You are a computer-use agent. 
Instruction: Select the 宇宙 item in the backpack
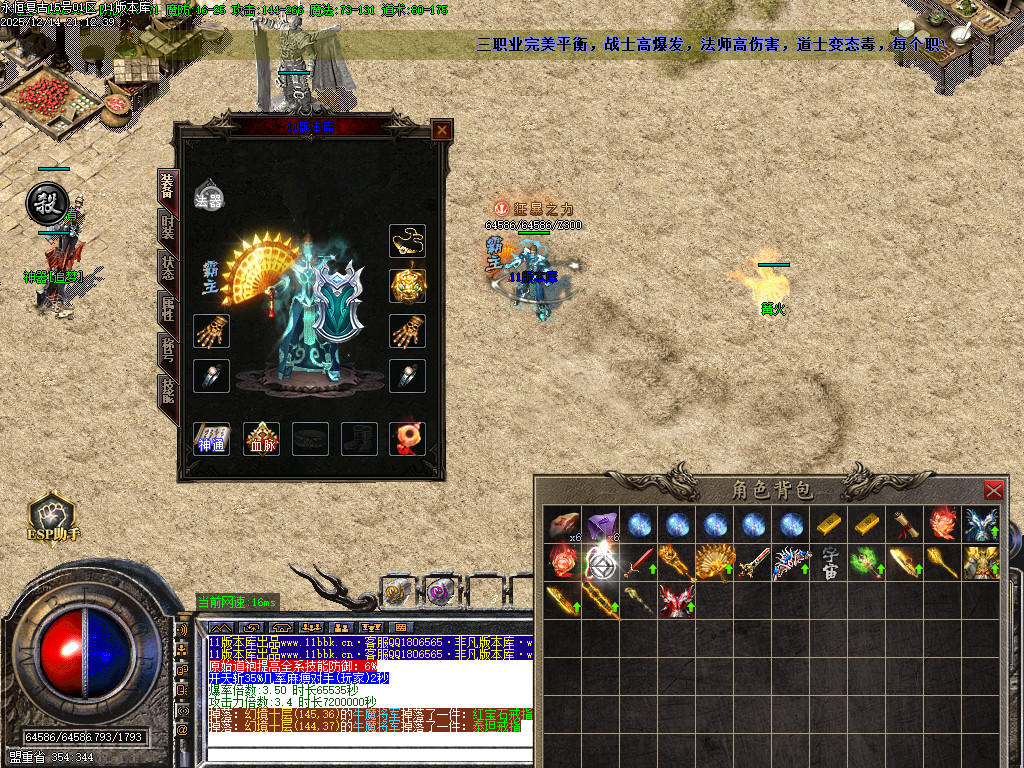[x=830, y=561]
